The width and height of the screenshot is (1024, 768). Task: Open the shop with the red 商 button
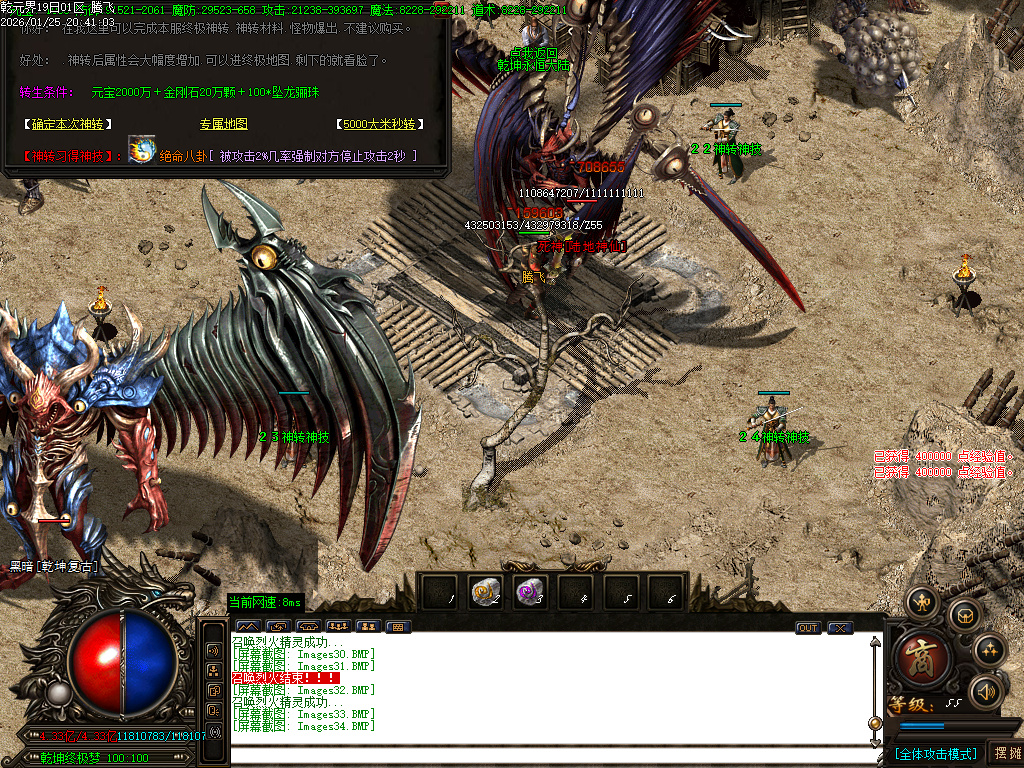916,655
